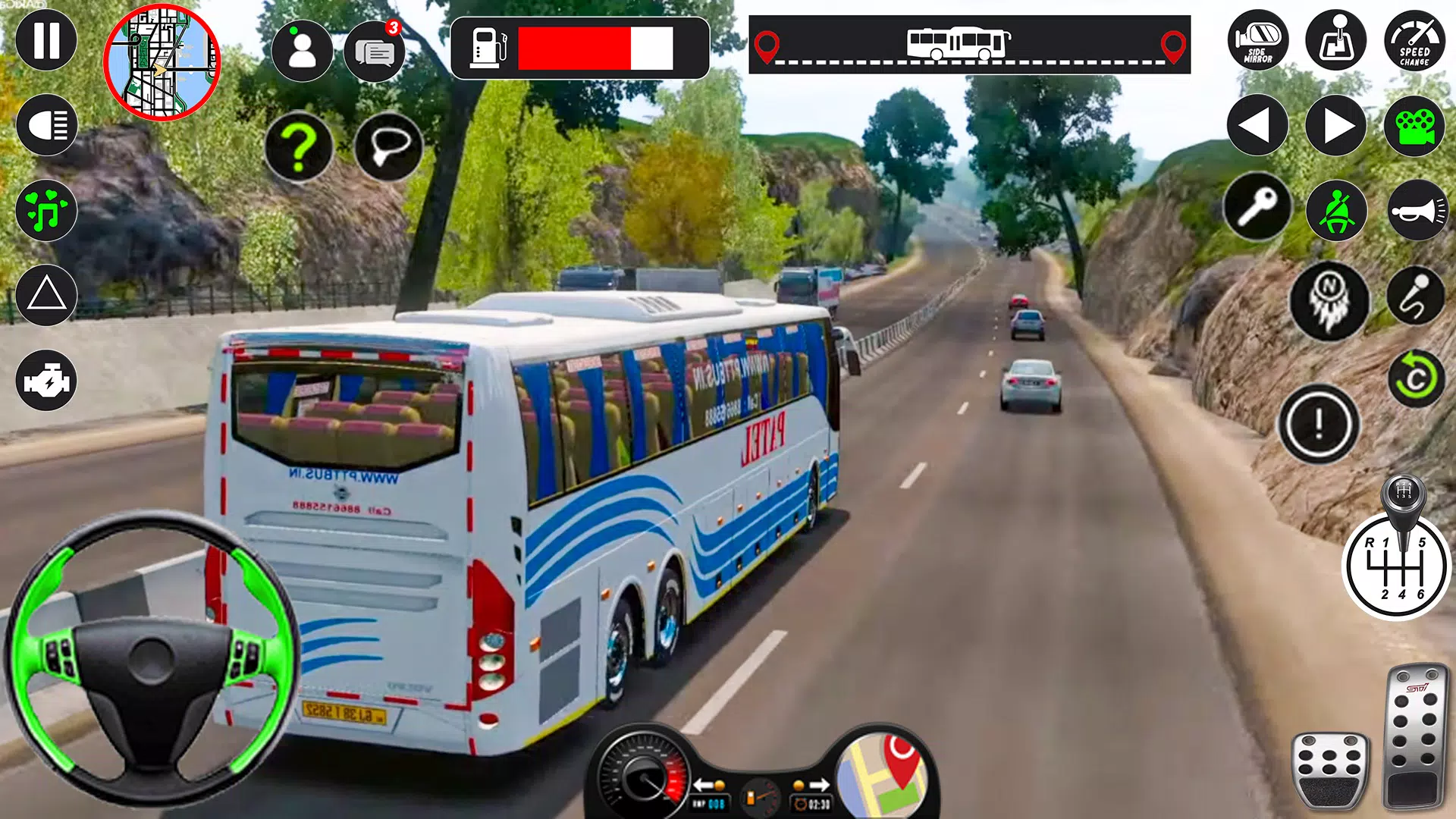Tap the engine icon button
This screenshot has height=819, width=1456.
(46, 380)
